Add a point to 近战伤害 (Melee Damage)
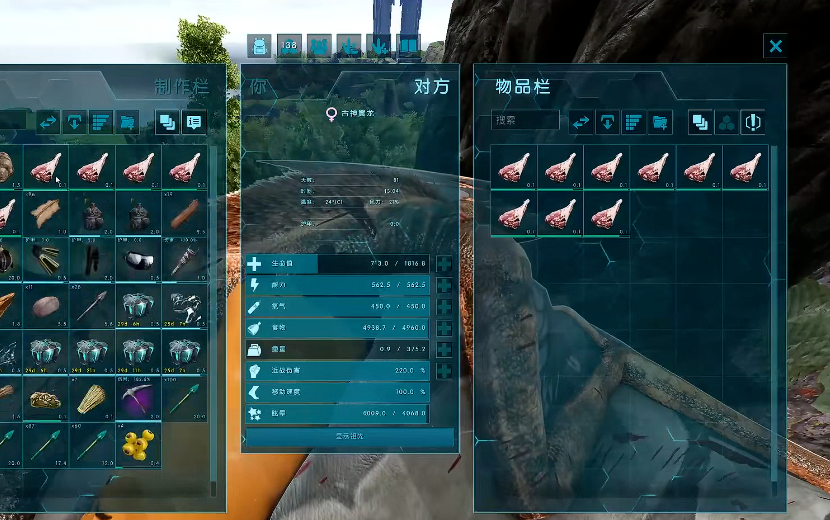830x520 pixels. coord(444,371)
